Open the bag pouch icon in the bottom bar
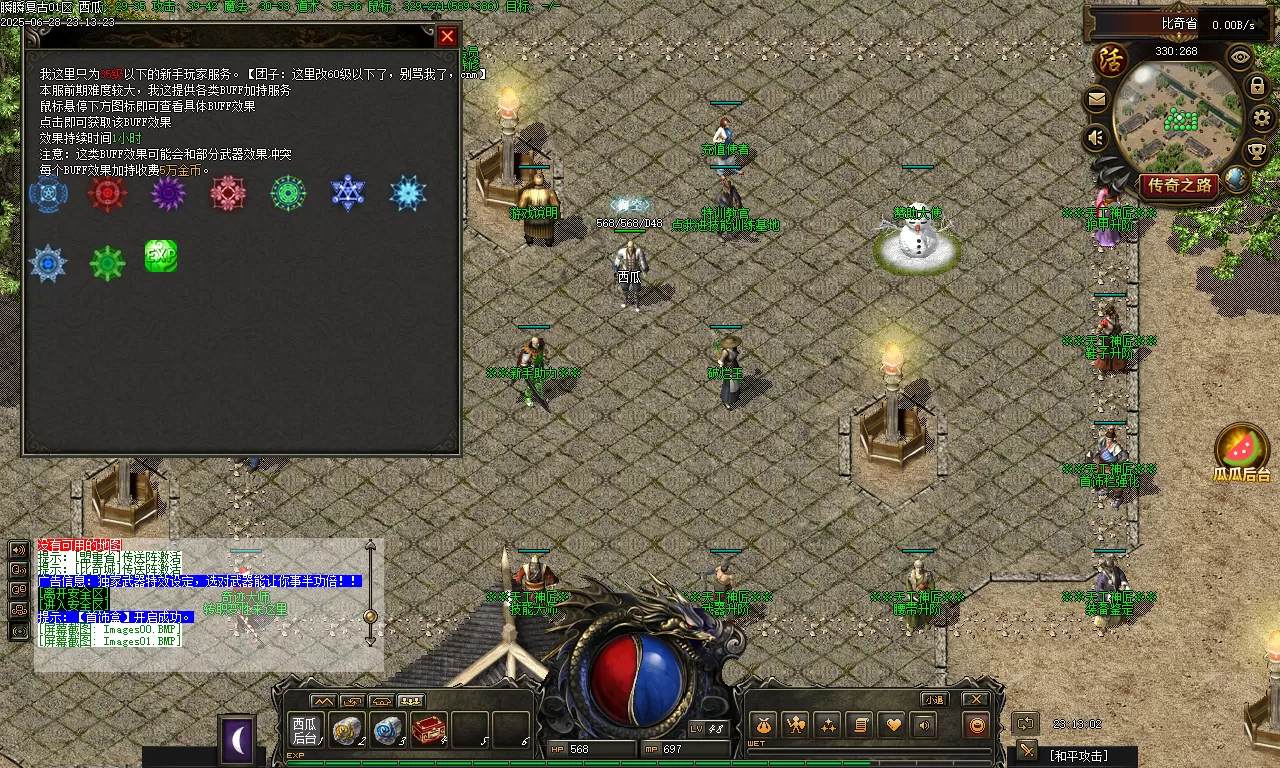 (x=764, y=725)
